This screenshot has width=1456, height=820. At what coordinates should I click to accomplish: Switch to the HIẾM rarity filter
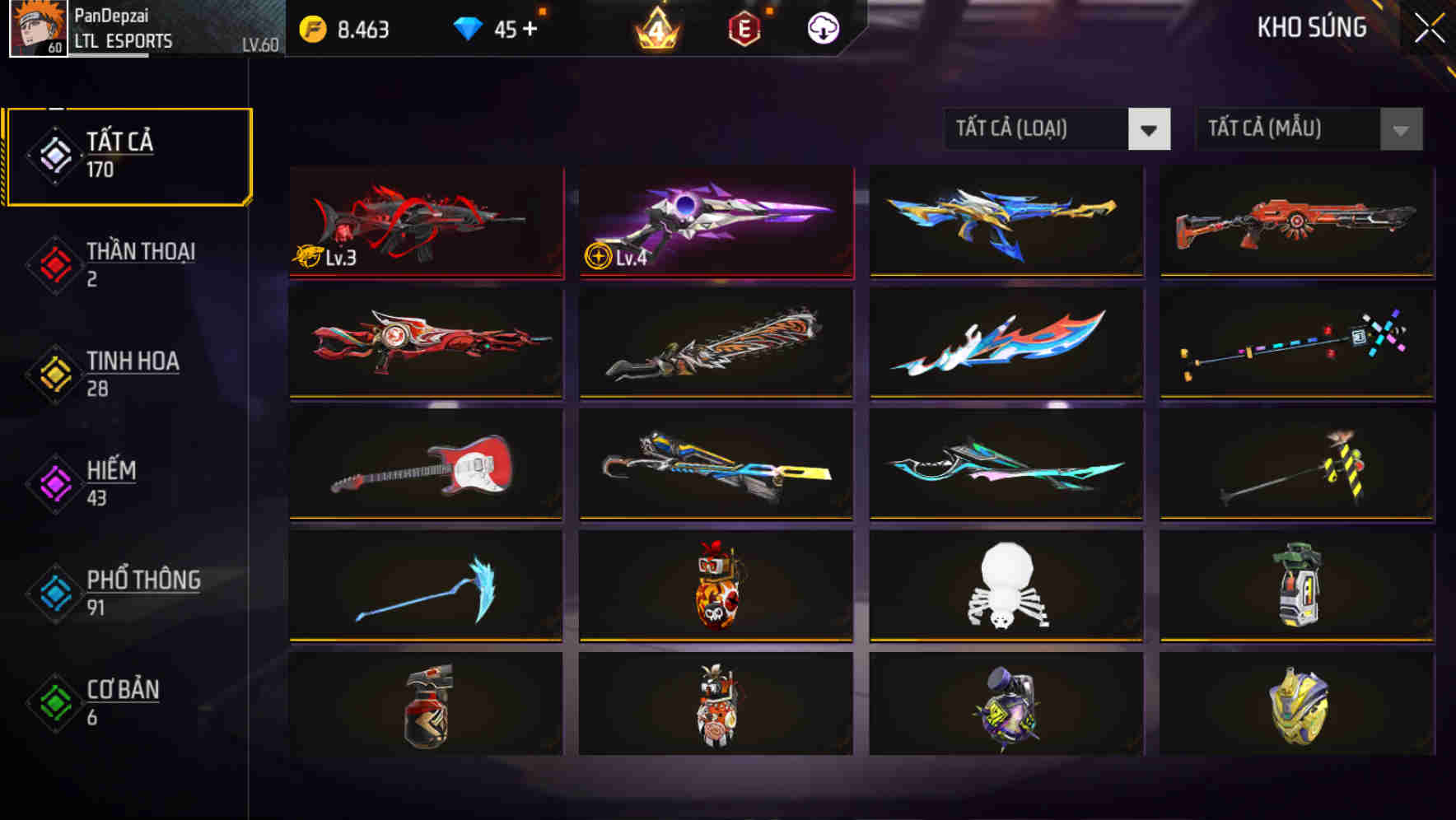(x=111, y=482)
